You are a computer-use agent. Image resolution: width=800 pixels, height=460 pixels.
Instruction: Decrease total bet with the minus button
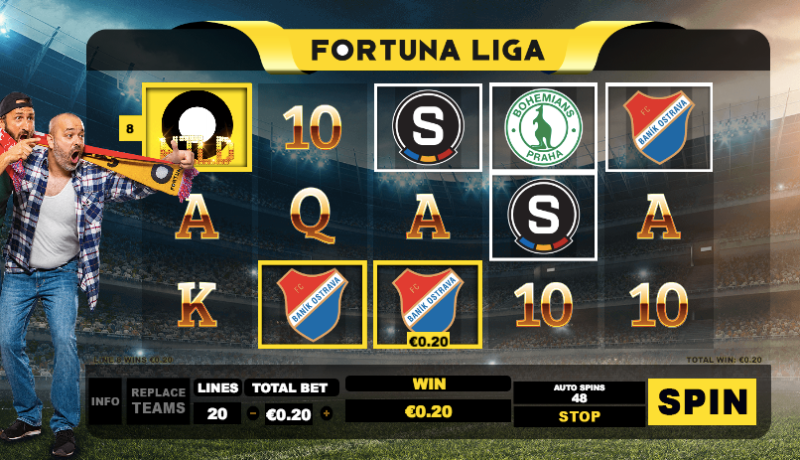pos(253,414)
